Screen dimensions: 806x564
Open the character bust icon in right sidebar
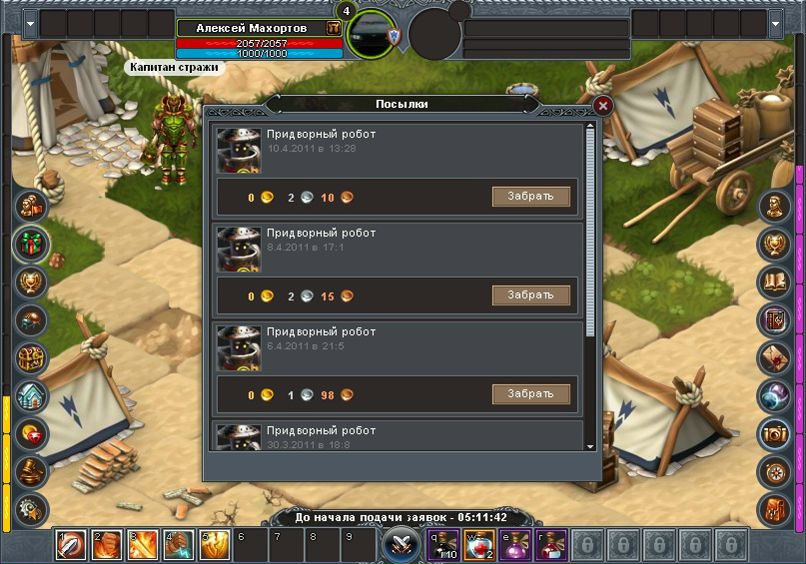[x=775, y=207]
